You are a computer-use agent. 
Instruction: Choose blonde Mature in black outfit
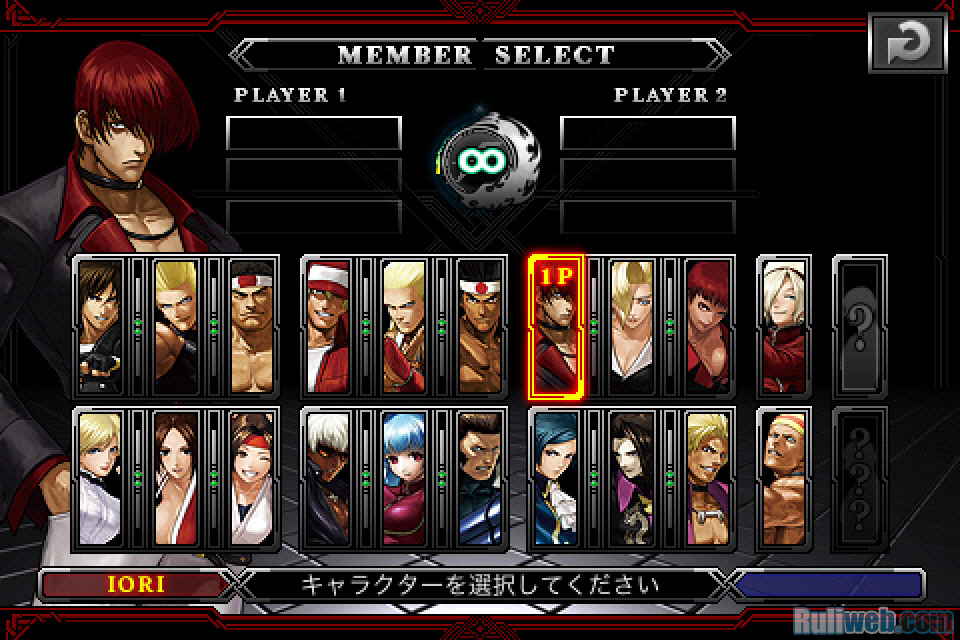(x=633, y=325)
